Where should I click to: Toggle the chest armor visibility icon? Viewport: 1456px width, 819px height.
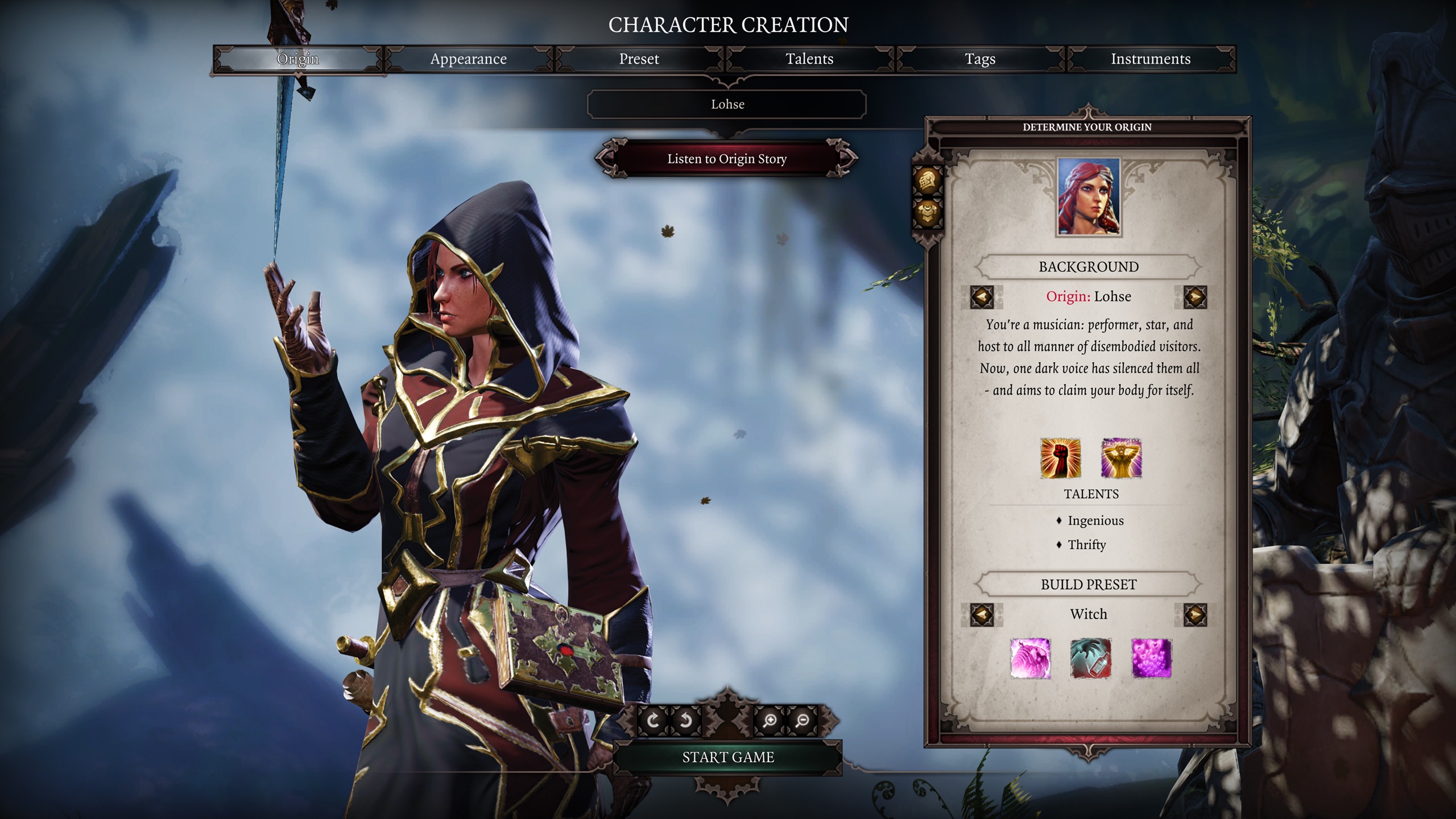928,214
